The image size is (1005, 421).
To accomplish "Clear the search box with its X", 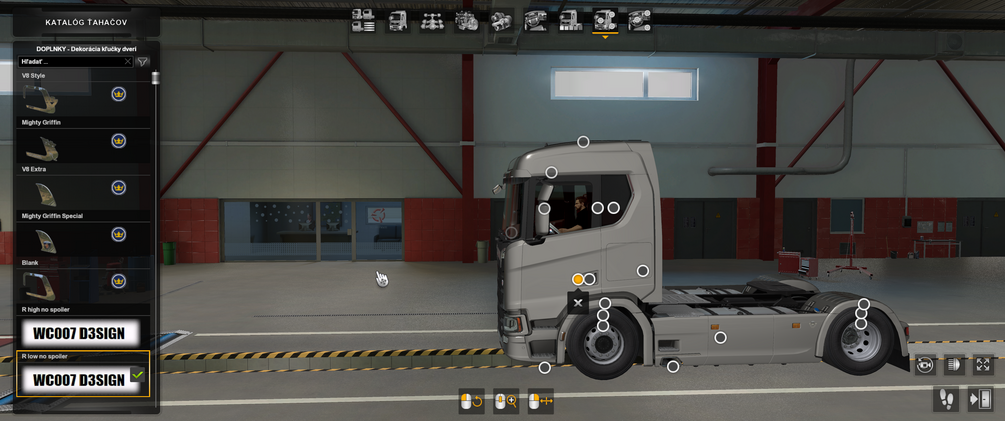I will [x=127, y=62].
